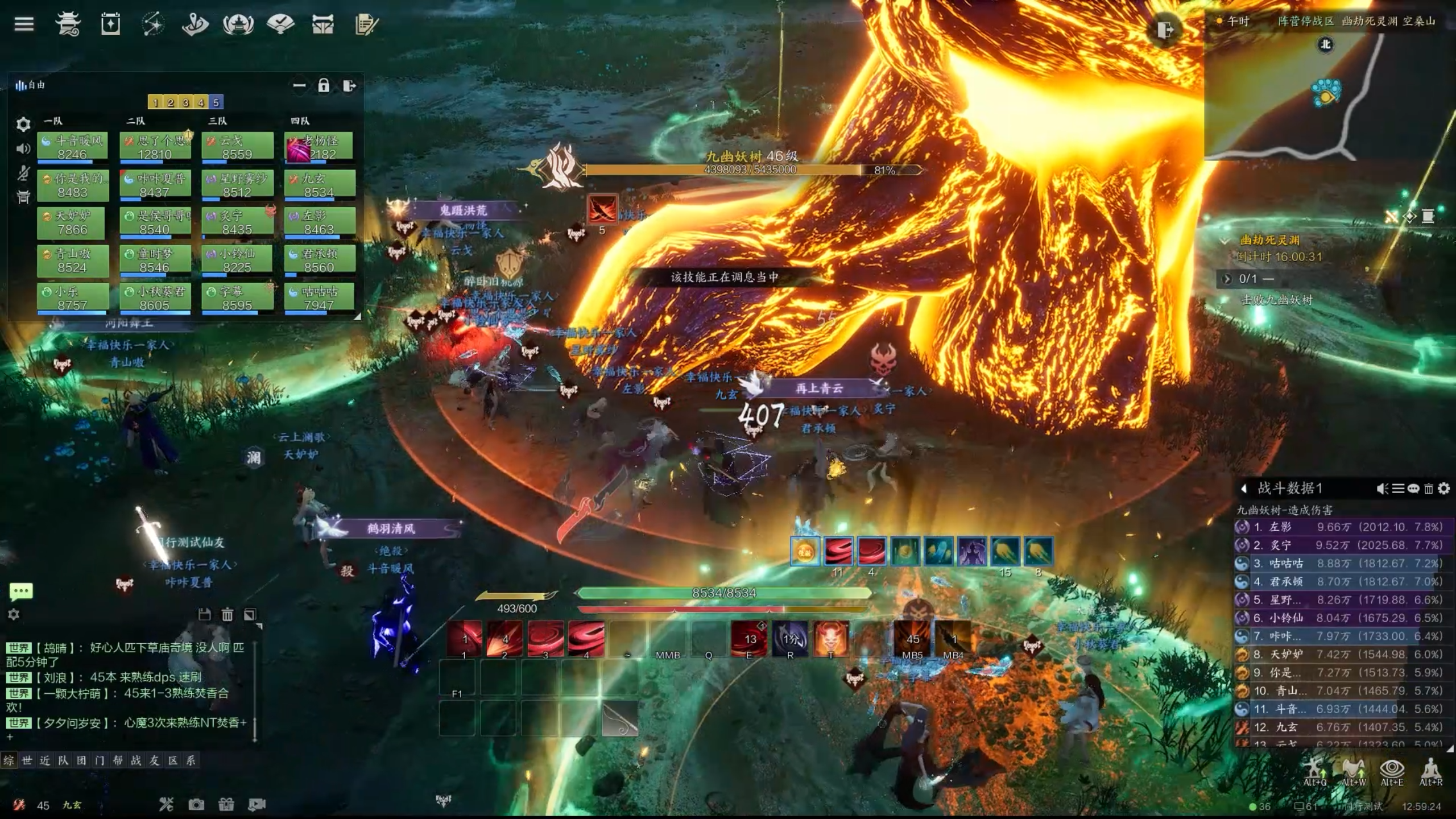Select raid member 思了个思 in team two
Screen dimensions: 1456x819
pos(155,147)
